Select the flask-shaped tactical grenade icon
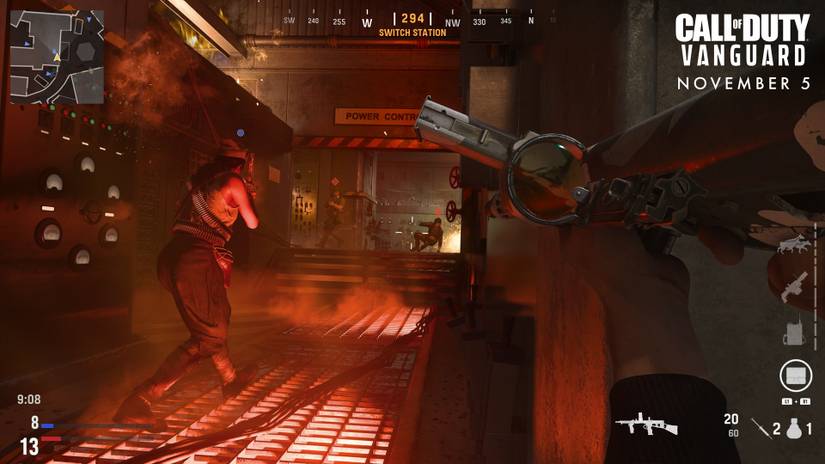Screen dimensions: 825x464 coord(794,428)
